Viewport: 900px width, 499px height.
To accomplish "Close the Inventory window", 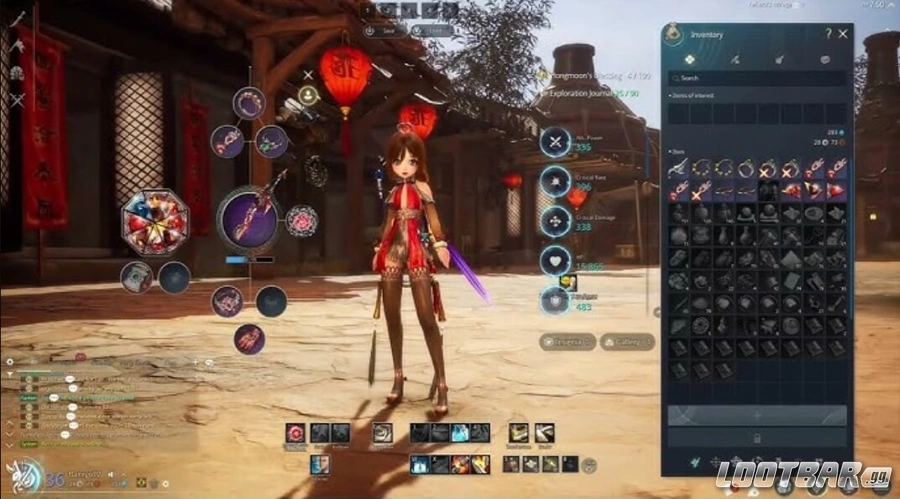I will point(843,34).
